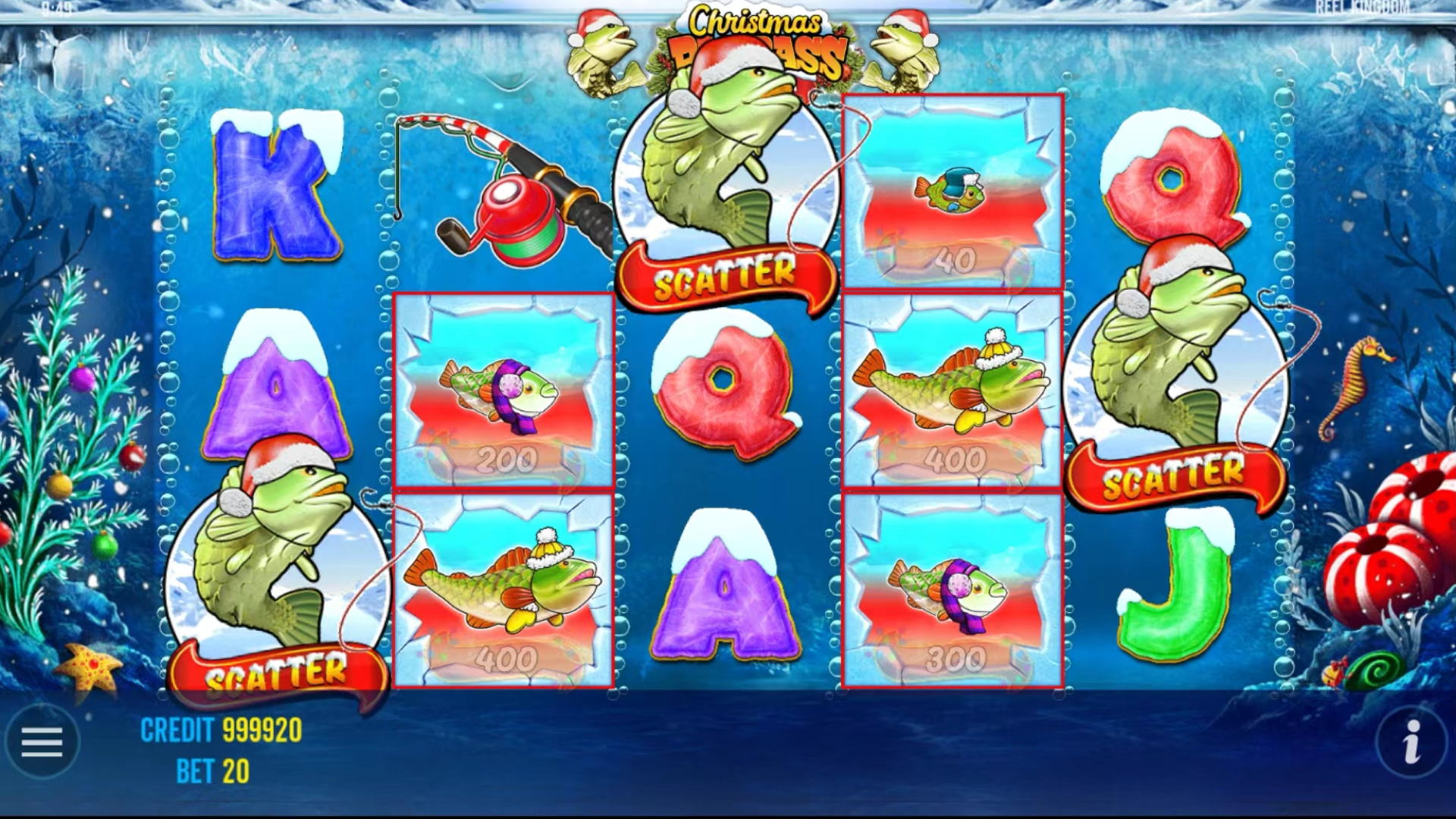Open the game information panel

tap(1412, 742)
